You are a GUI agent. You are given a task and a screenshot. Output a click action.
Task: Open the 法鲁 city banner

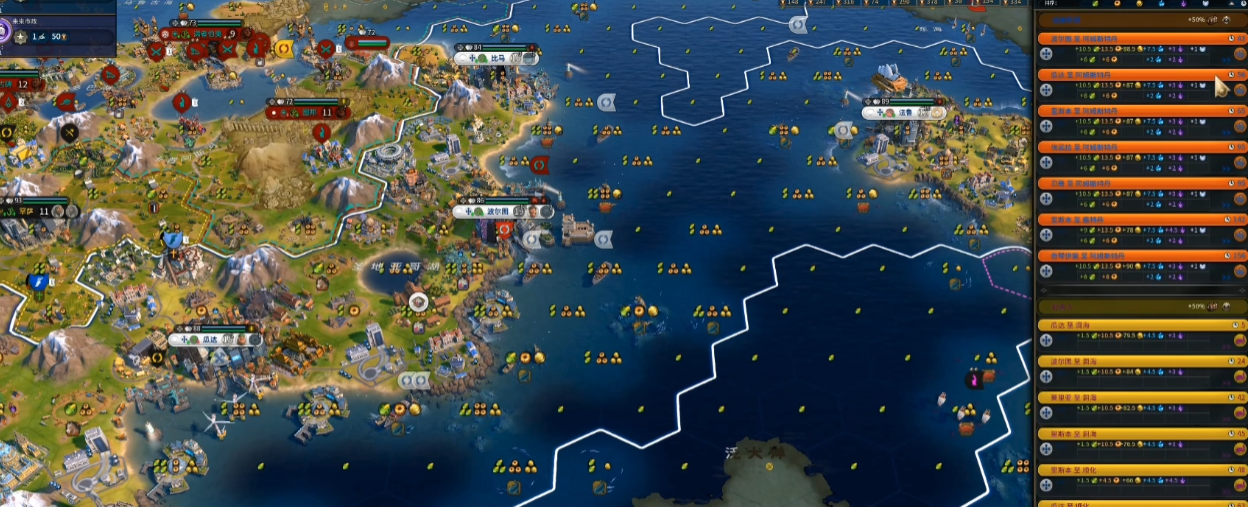coord(903,113)
